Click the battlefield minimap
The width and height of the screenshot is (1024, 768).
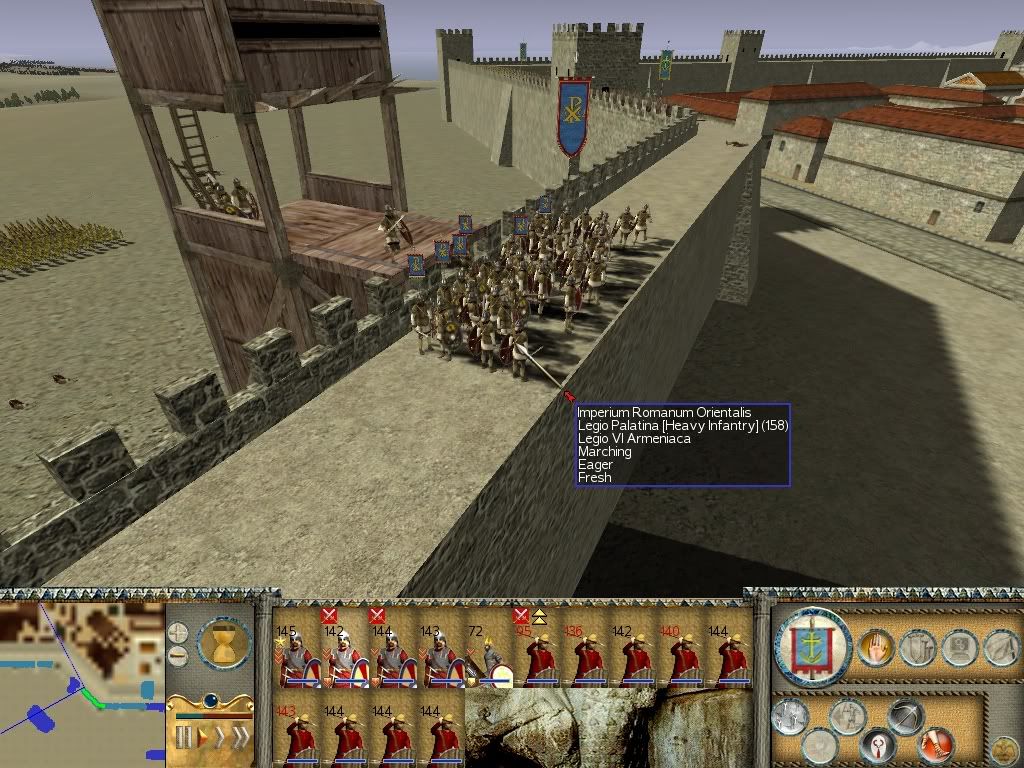tap(82, 680)
